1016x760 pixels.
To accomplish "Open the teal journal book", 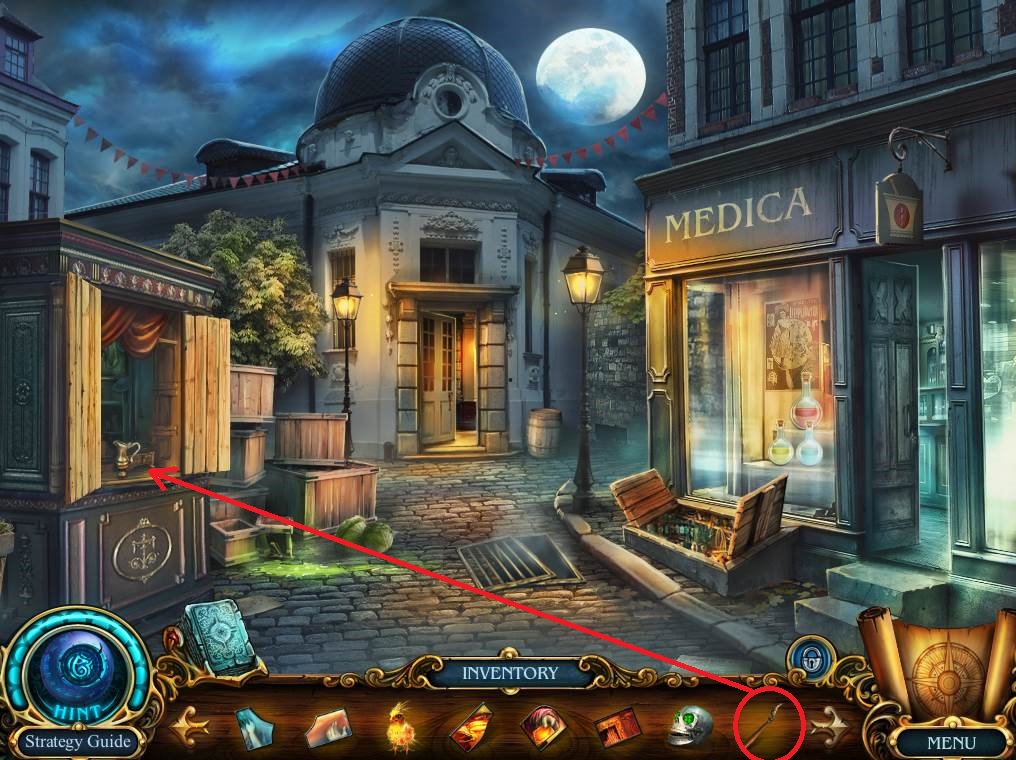I will tap(216, 634).
